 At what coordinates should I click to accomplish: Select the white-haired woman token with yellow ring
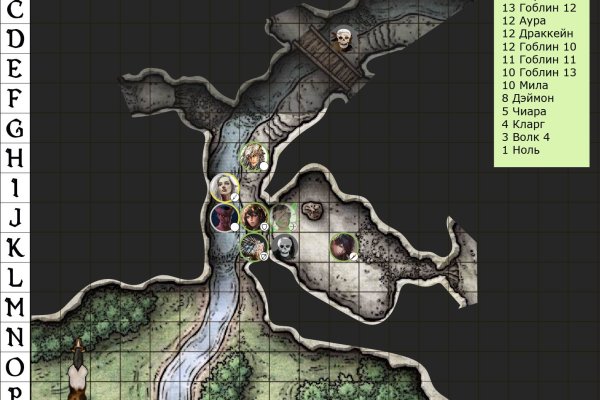224,187
